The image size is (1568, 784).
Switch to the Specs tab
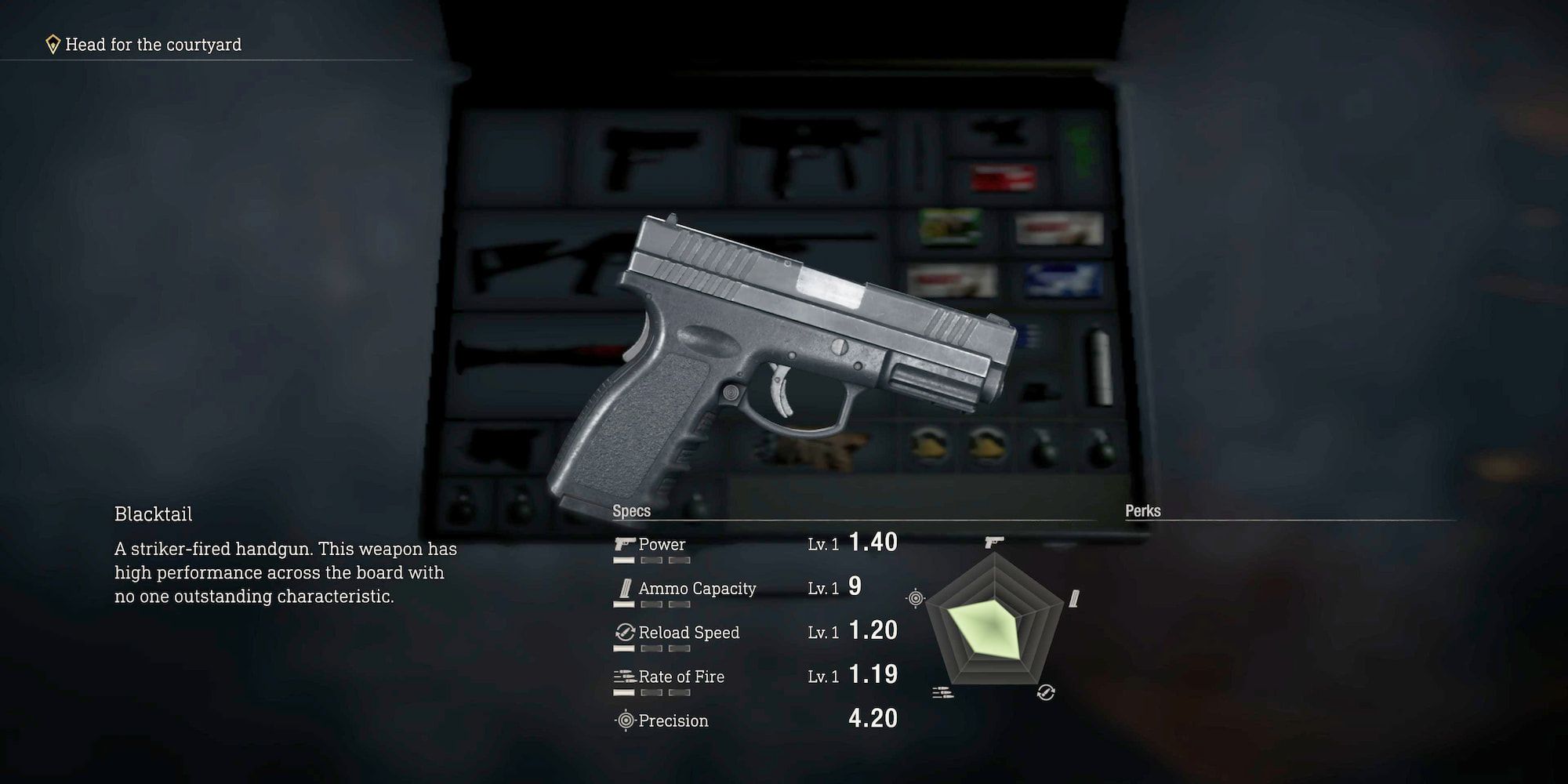point(631,510)
